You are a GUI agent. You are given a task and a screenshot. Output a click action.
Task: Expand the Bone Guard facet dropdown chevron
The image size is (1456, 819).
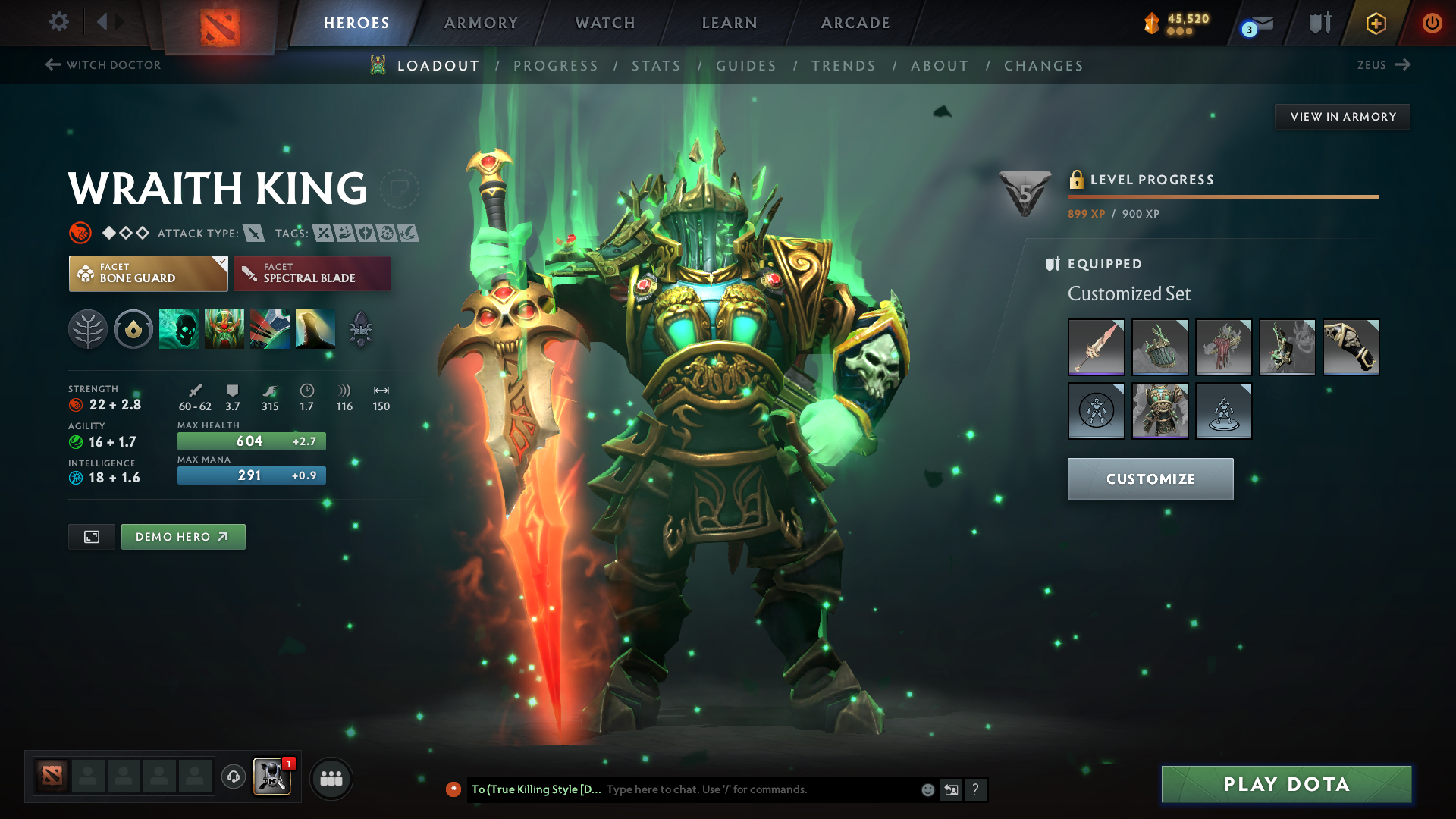(x=221, y=263)
